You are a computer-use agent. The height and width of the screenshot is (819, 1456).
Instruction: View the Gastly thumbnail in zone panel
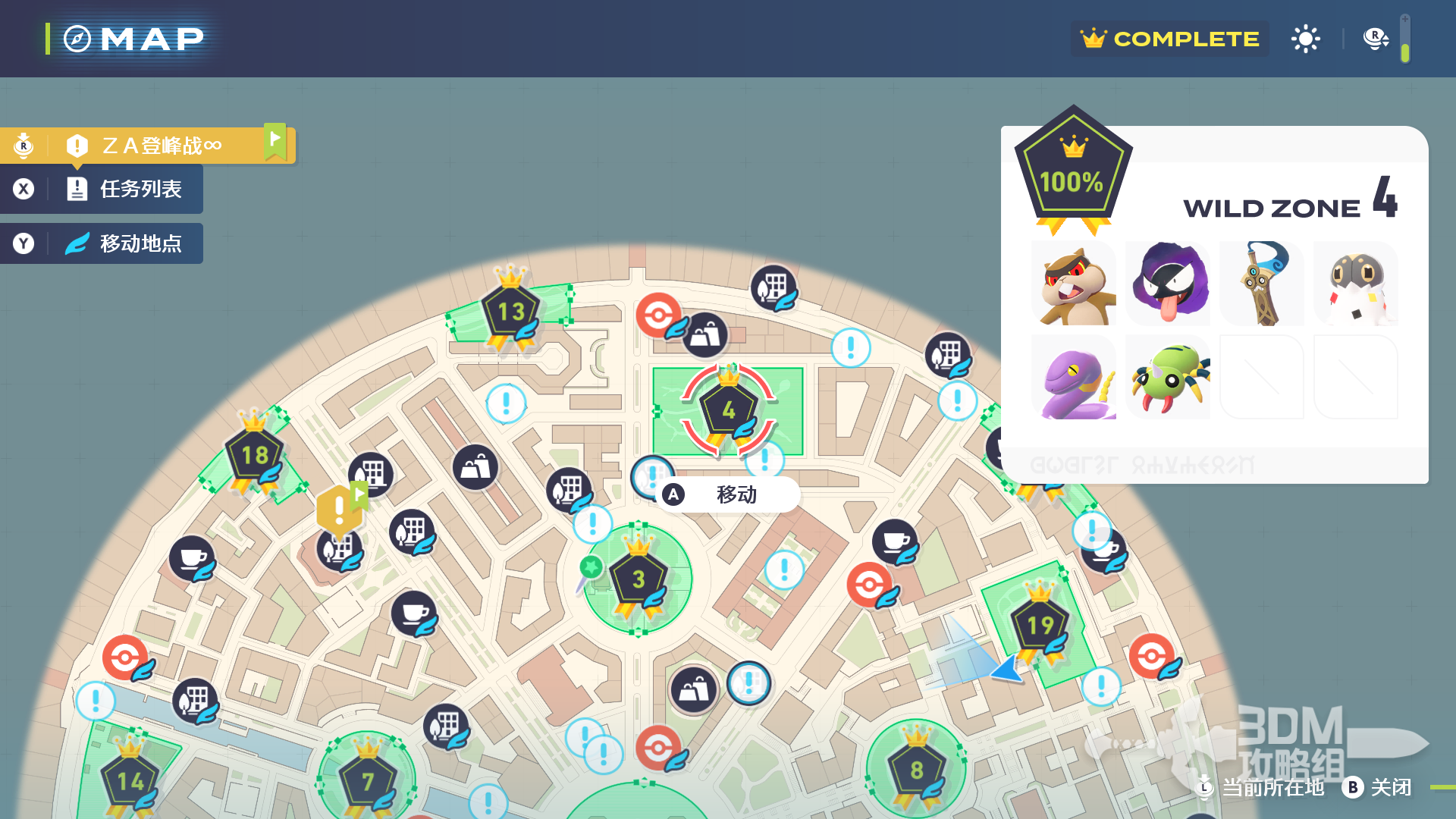(x=1168, y=284)
